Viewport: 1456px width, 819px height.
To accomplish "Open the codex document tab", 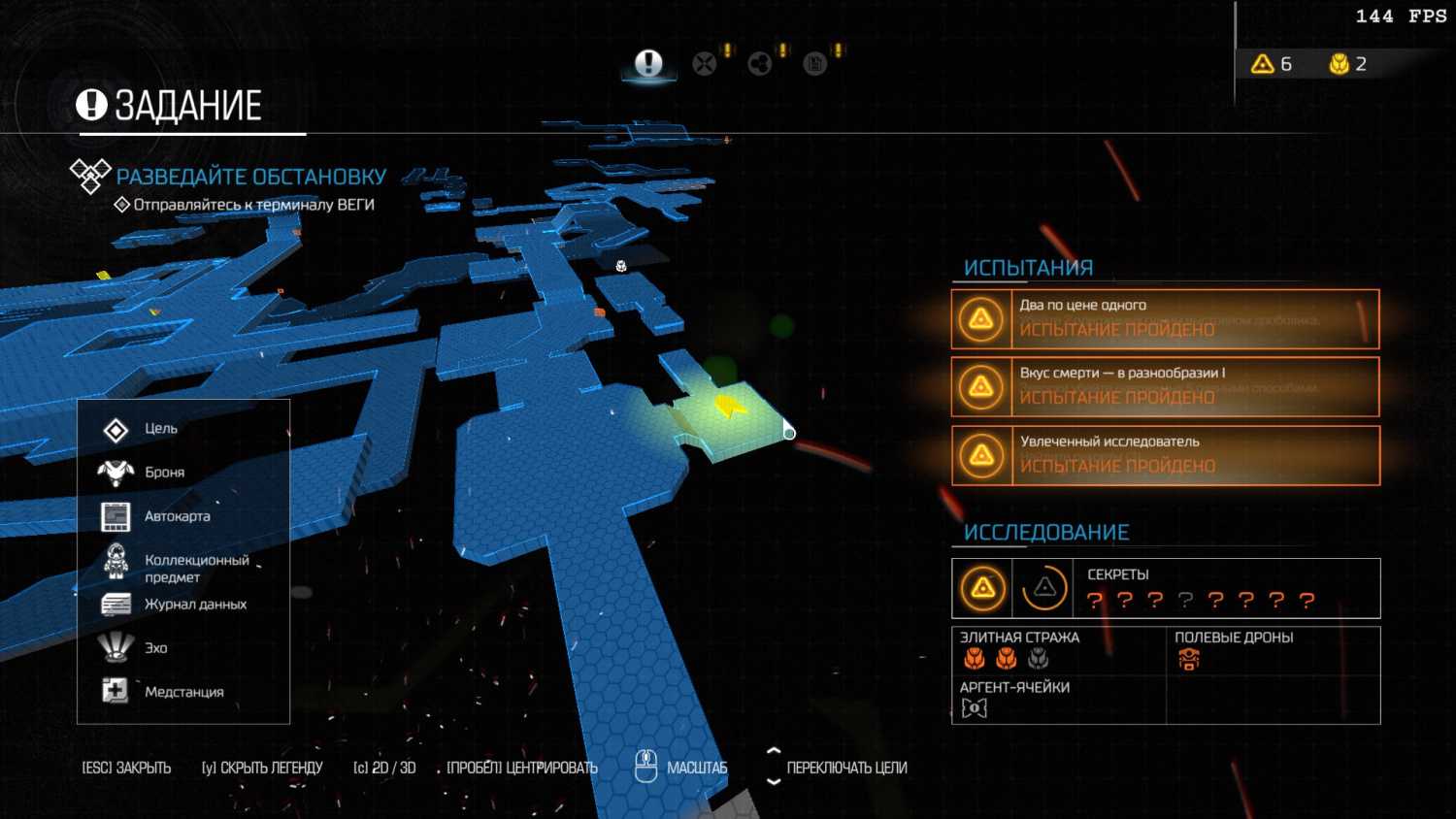I will click(815, 64).
